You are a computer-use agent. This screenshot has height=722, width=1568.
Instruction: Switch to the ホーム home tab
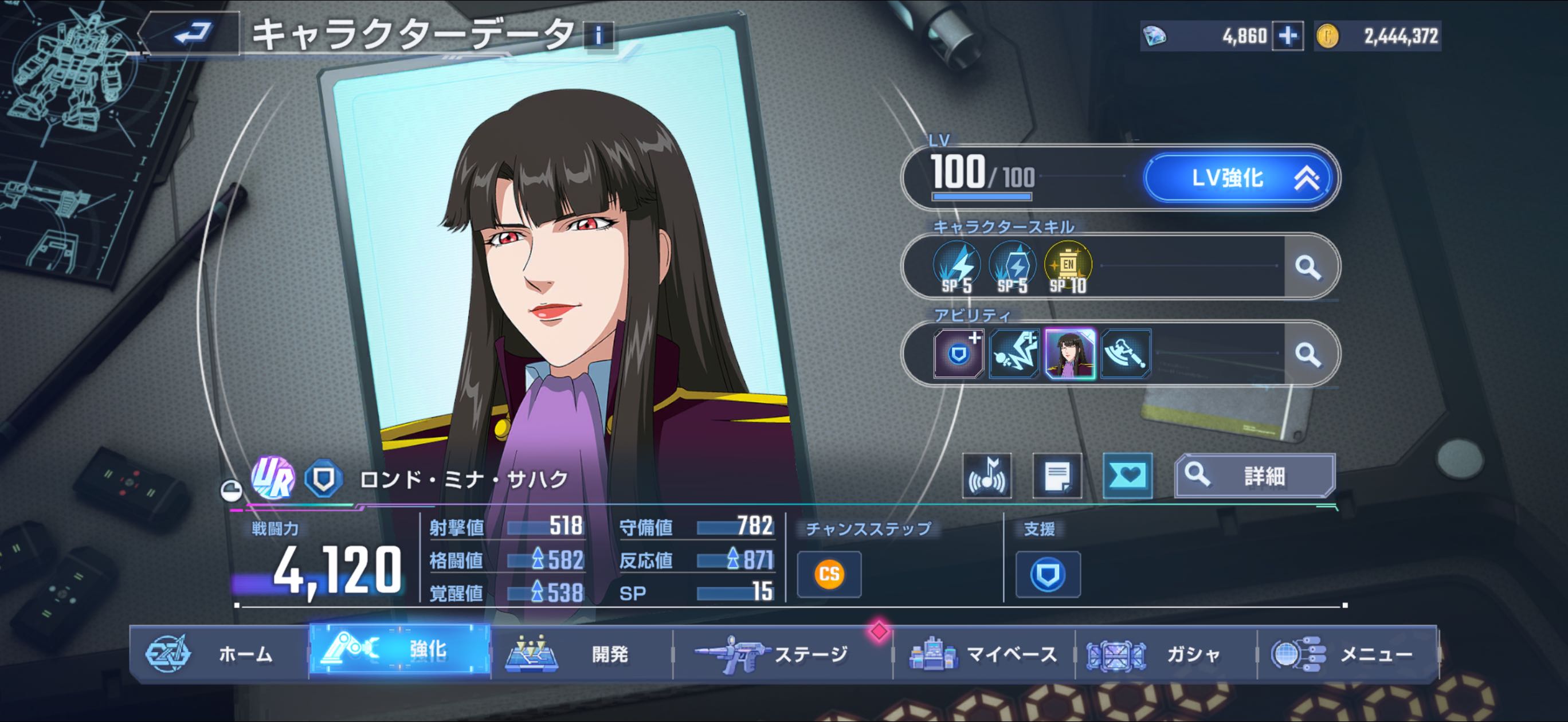219,654
